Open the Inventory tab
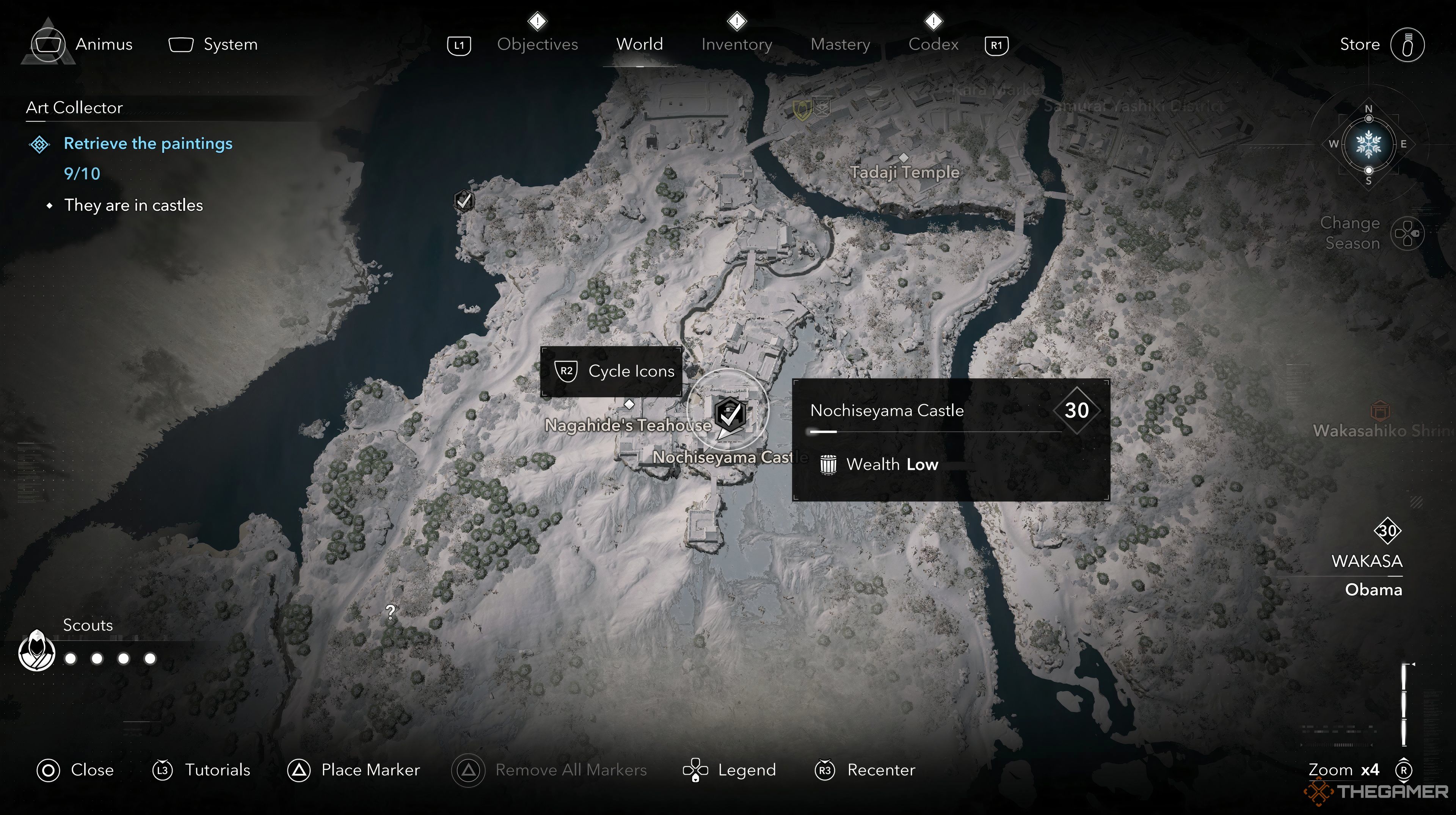 [736, 44]
